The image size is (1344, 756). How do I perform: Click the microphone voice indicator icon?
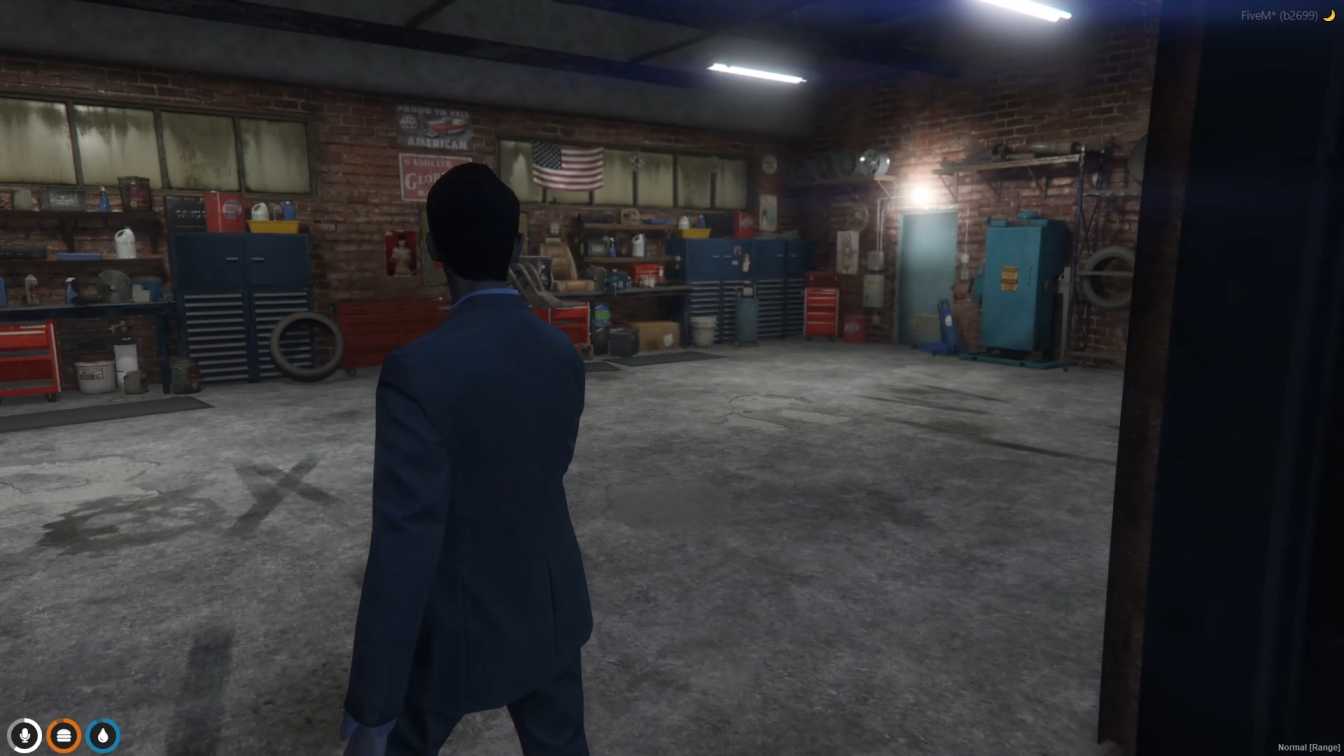point(24,735)
